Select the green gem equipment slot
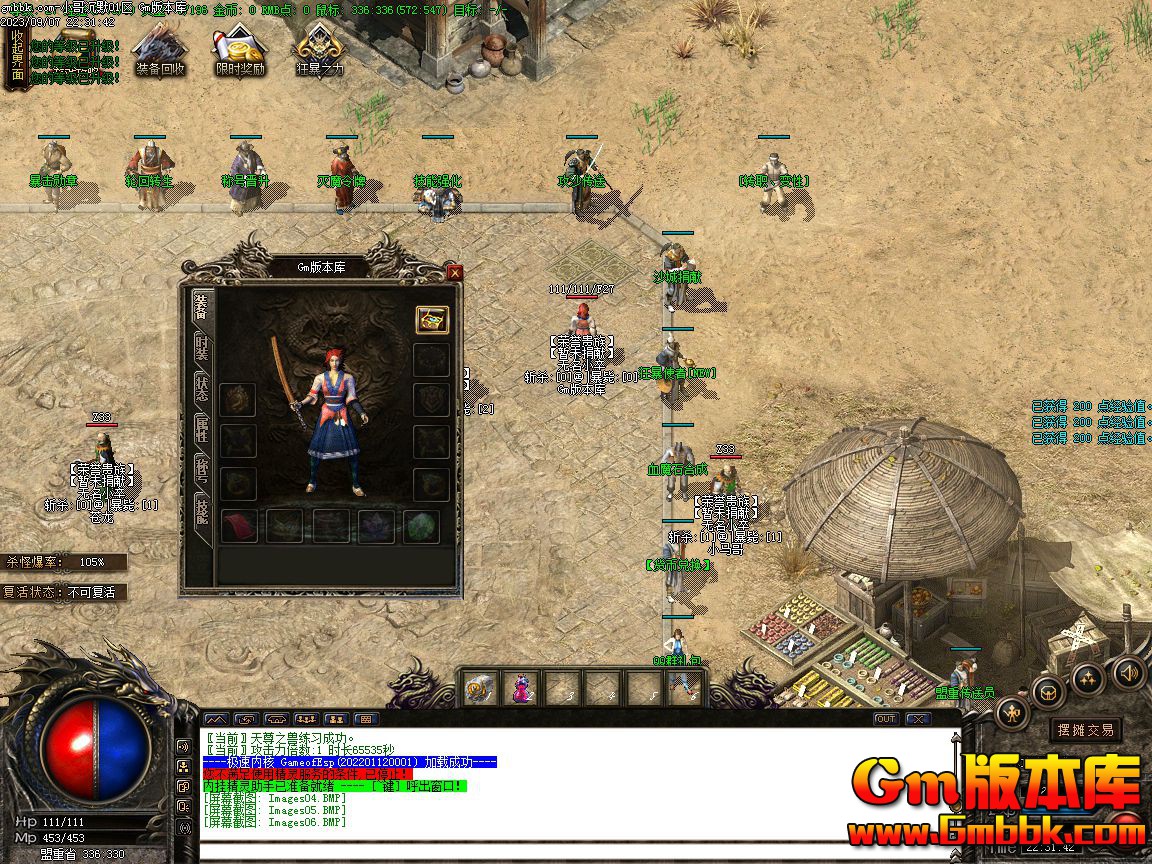The height and width of the screenshot is (864, 1152). (422, 526)
